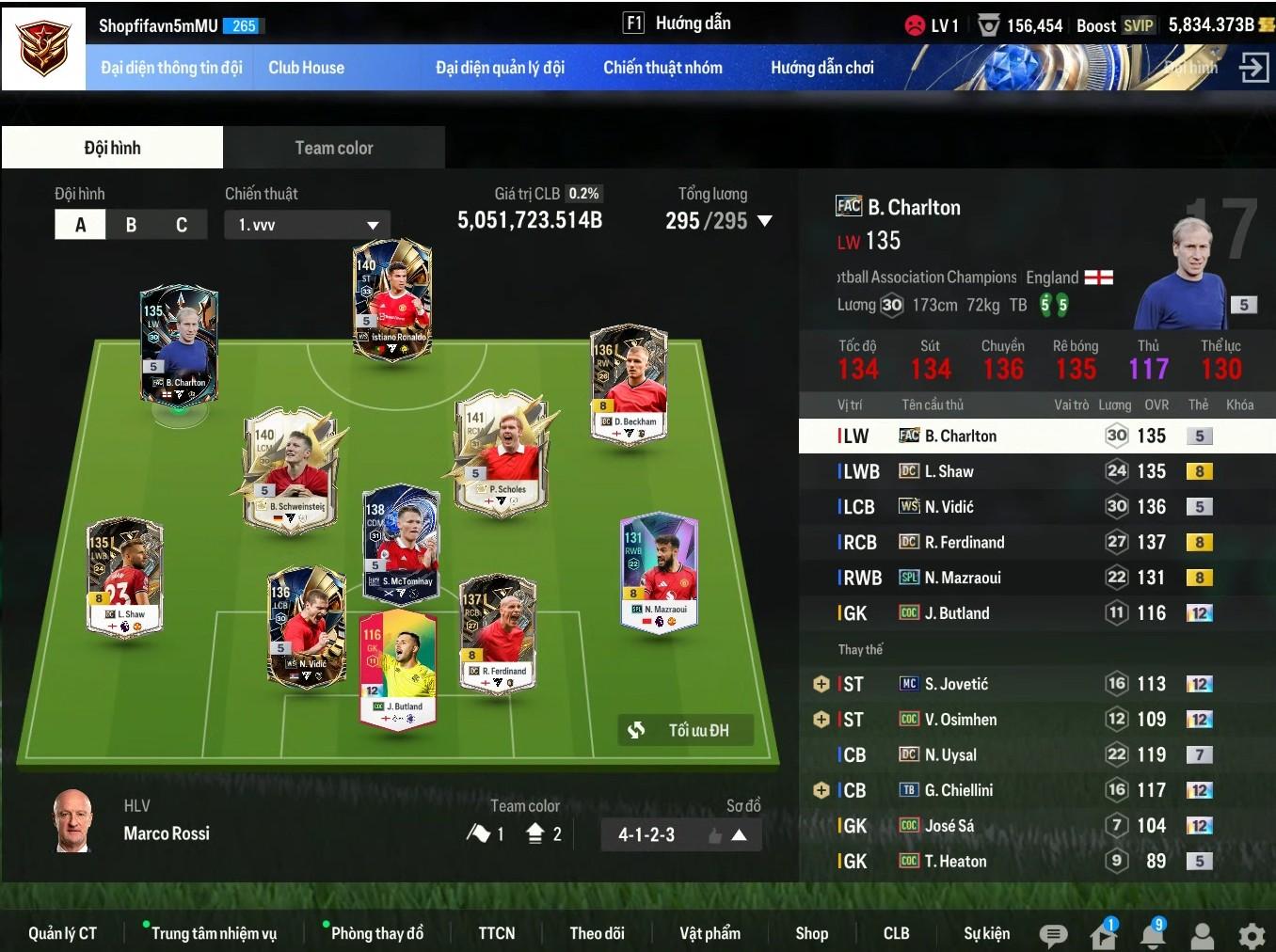Open Hướng dẫn chơi menu
The width and height of the screenshot is (1276, 952).
tap(821, 68)
